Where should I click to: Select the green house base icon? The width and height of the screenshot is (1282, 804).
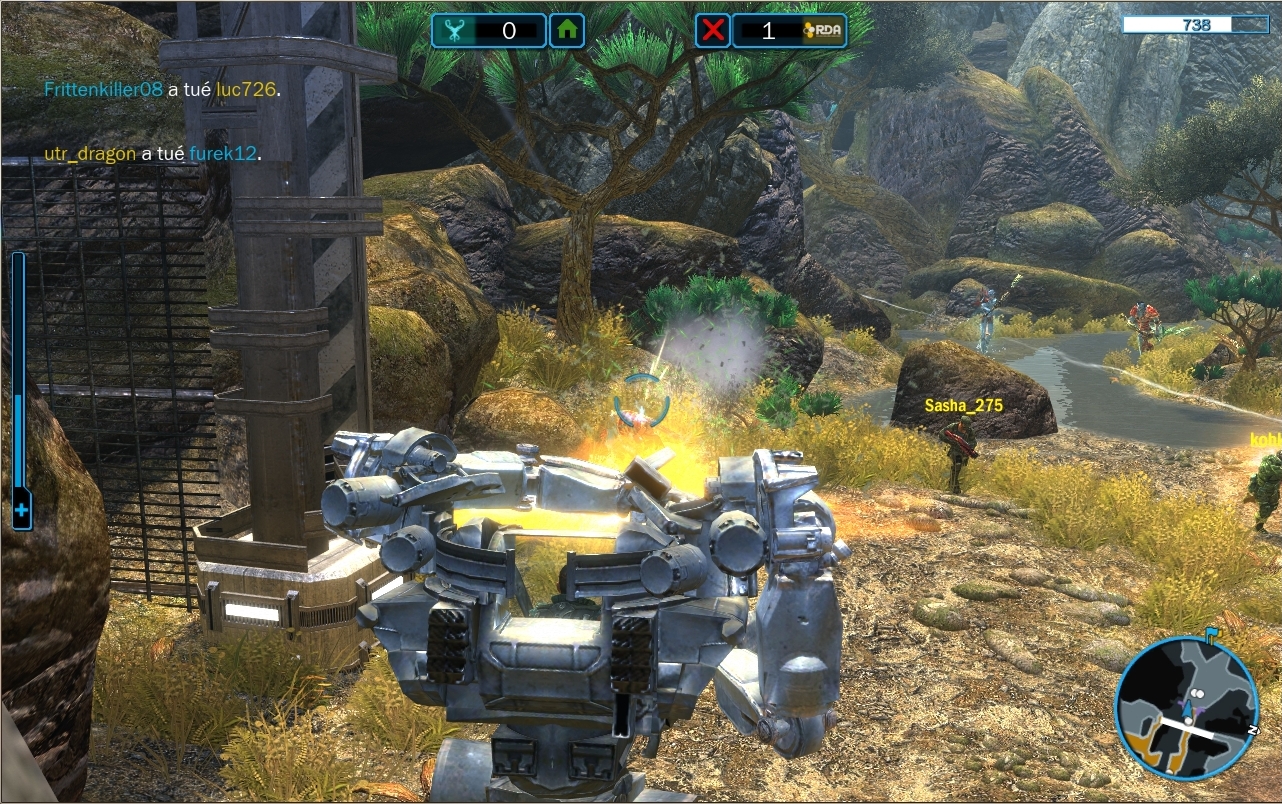(567, 30)
